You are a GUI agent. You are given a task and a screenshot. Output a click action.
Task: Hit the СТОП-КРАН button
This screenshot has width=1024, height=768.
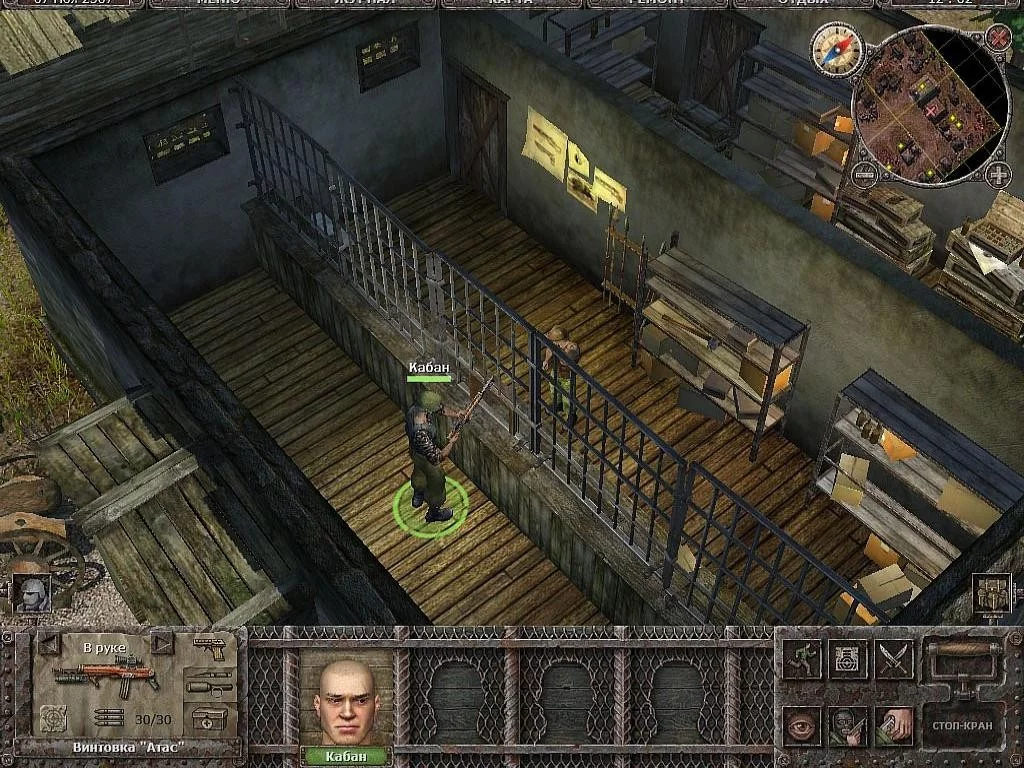[x=961, y=724]
